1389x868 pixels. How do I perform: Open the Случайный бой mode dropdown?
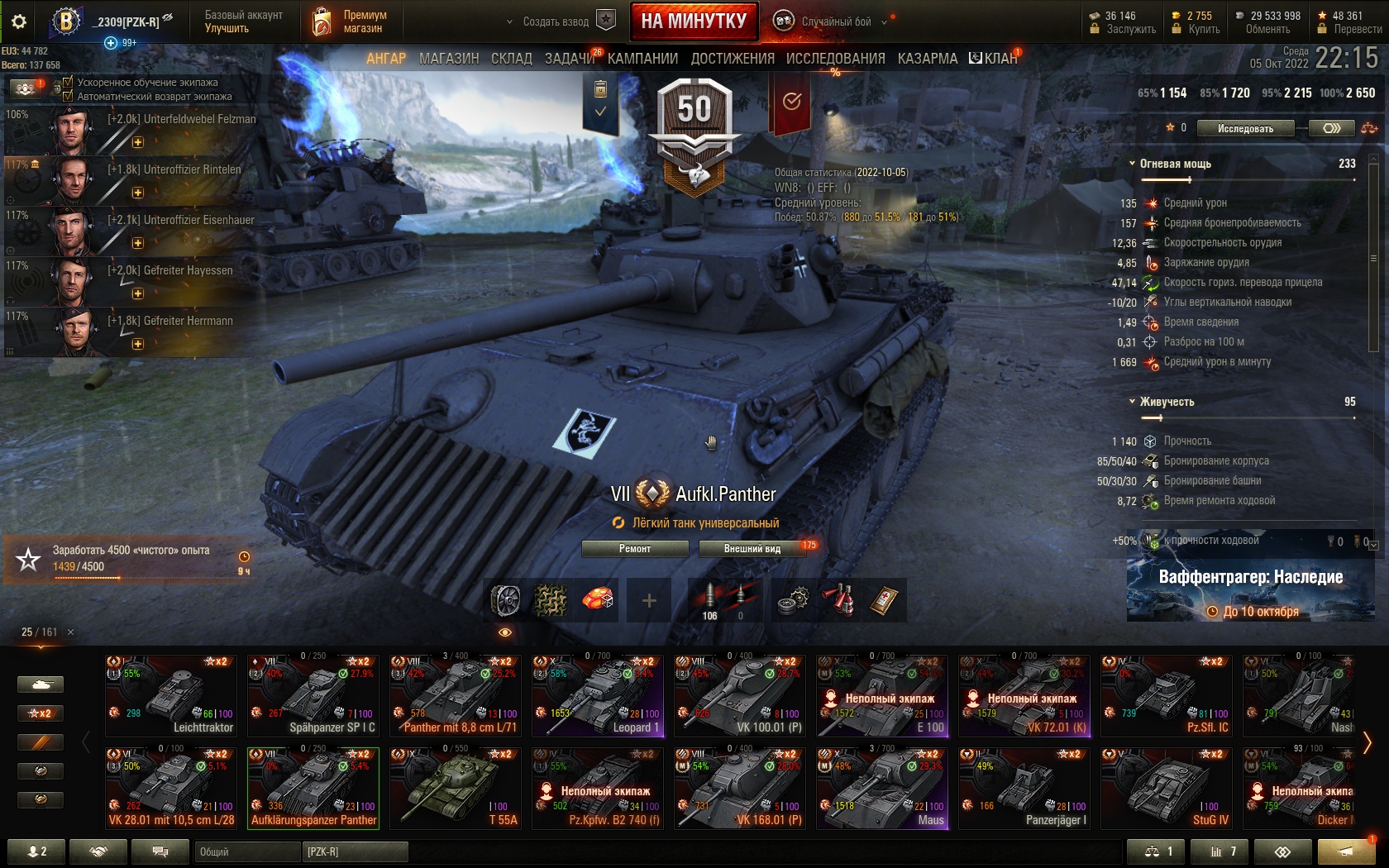[835, 21]
